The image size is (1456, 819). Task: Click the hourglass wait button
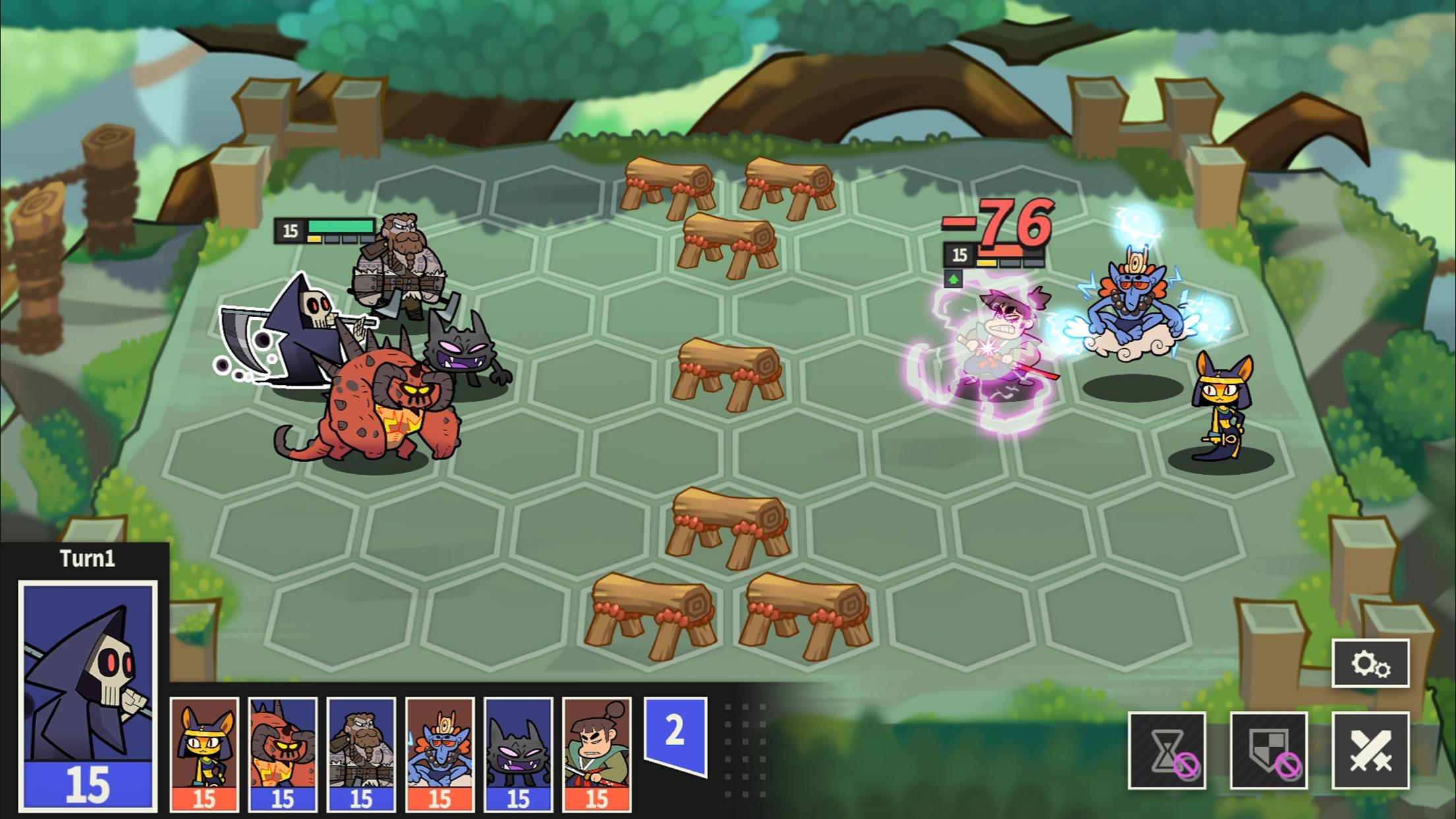[x=1167, y=750]
